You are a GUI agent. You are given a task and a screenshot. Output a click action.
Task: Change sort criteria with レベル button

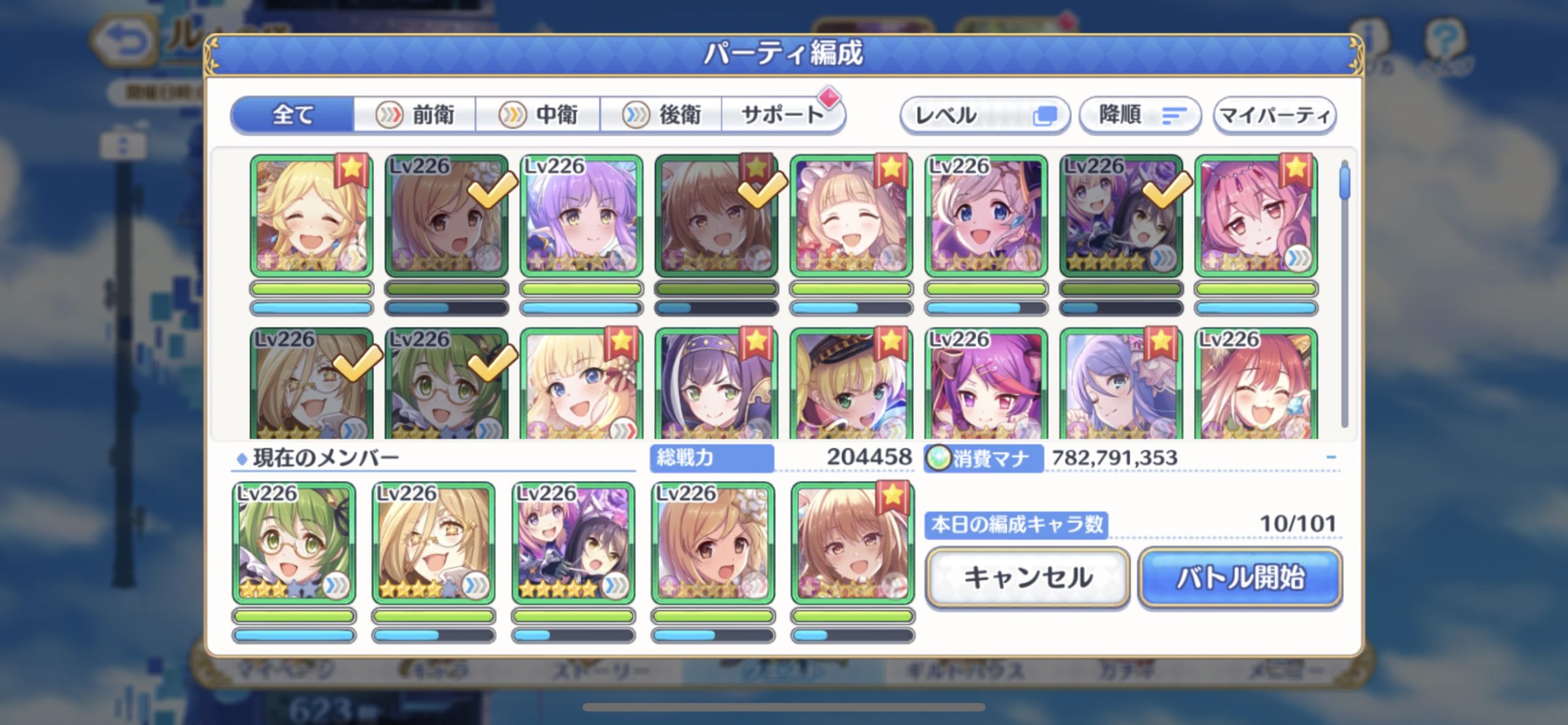point(984,115)
